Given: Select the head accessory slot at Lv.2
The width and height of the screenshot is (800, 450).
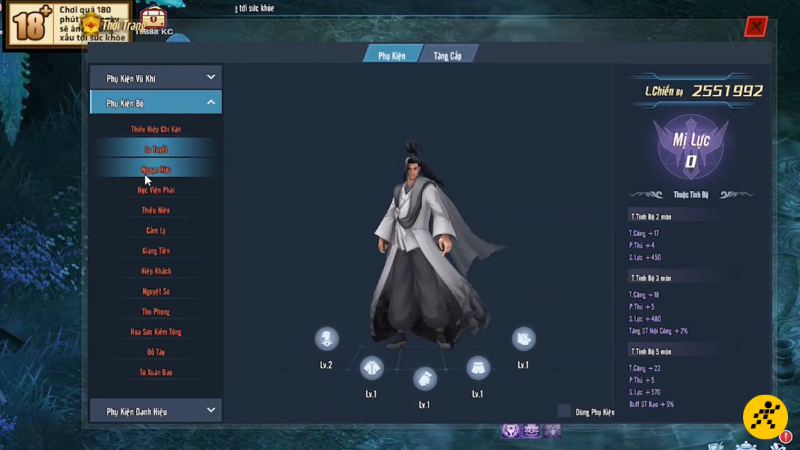Looking at the screenshot, I should 326,338.
